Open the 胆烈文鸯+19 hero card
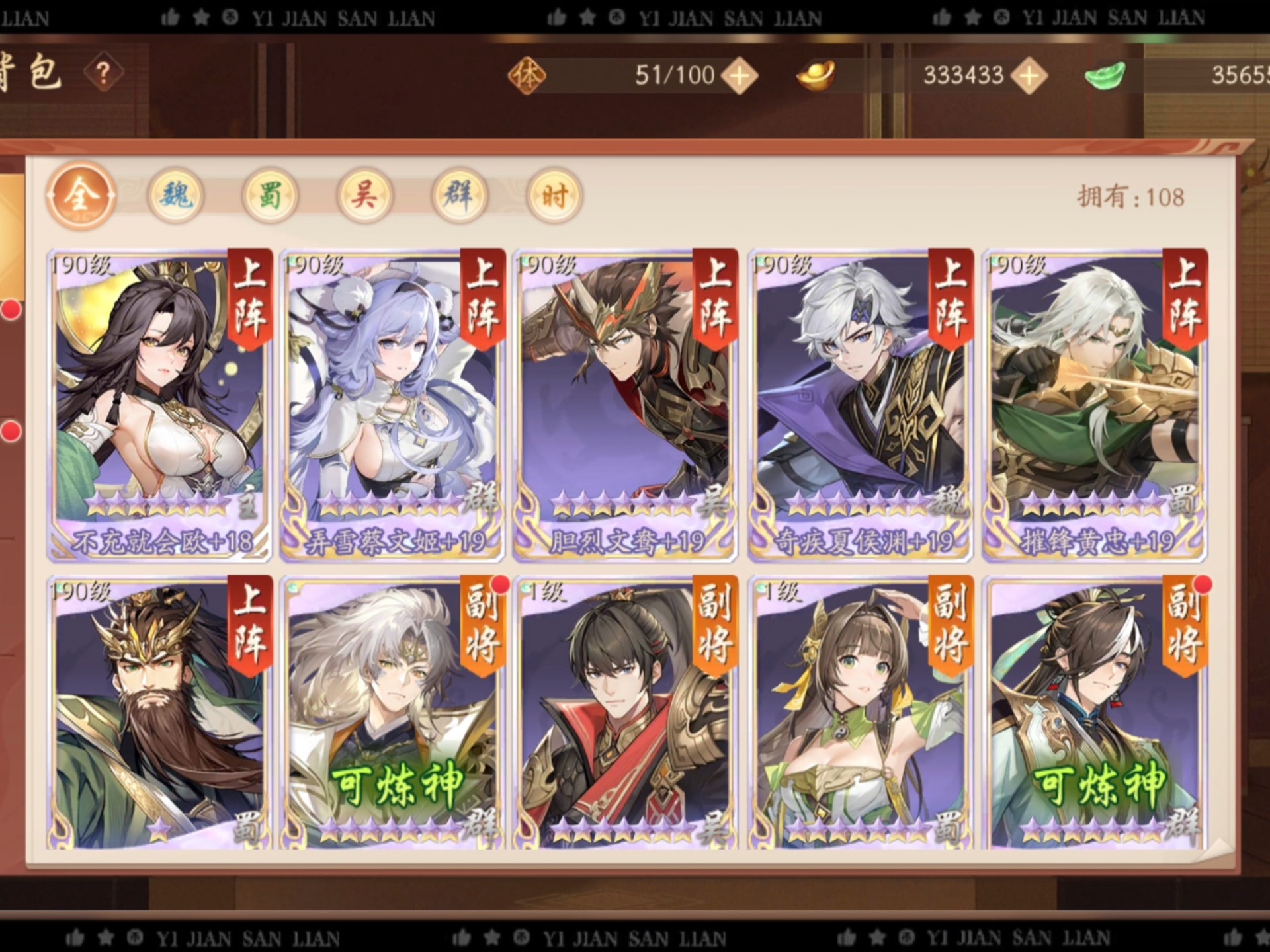Image resolution: width=1270 pixels, height=952 pixels. [x=625, y=405]
